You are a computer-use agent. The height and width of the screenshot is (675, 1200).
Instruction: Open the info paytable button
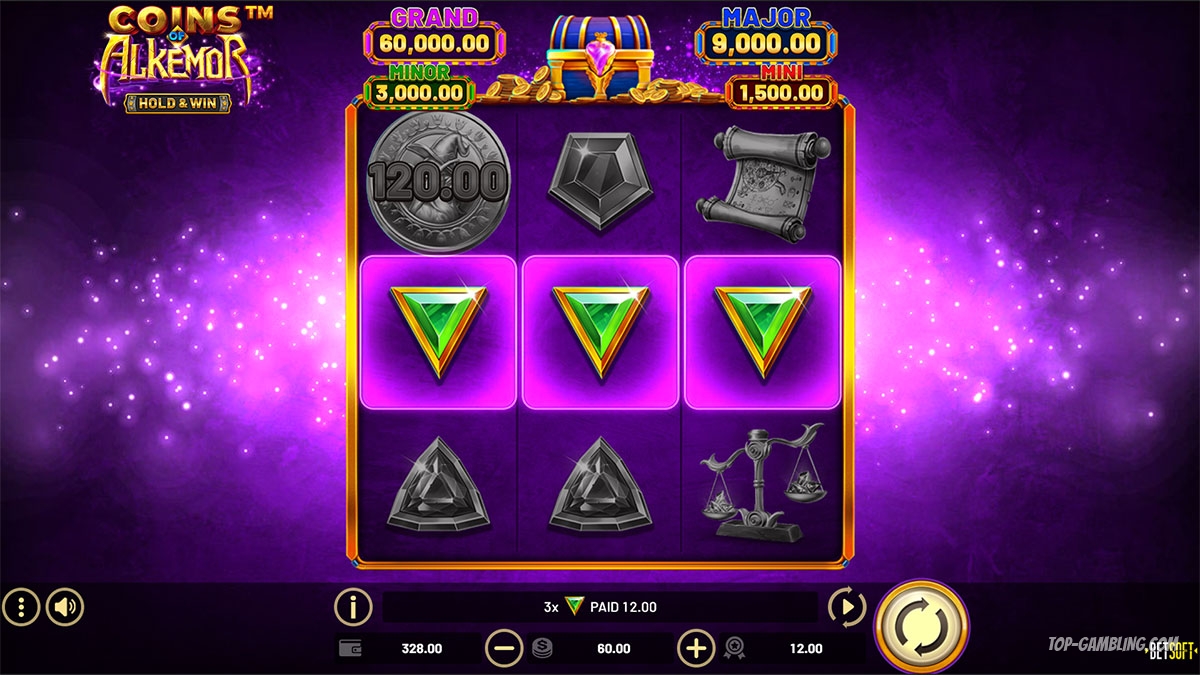(353, 606)
